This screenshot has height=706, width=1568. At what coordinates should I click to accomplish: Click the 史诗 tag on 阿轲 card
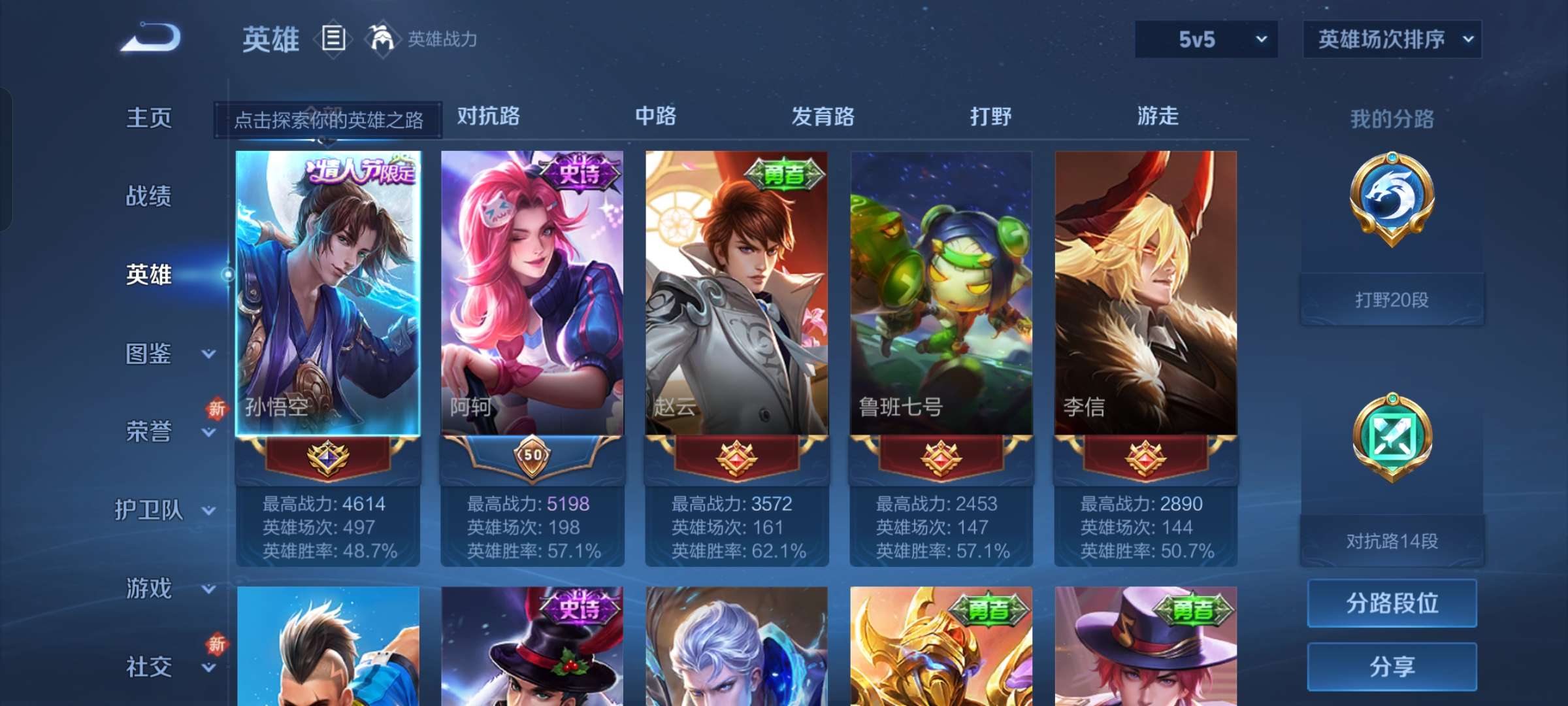point(581,171)
